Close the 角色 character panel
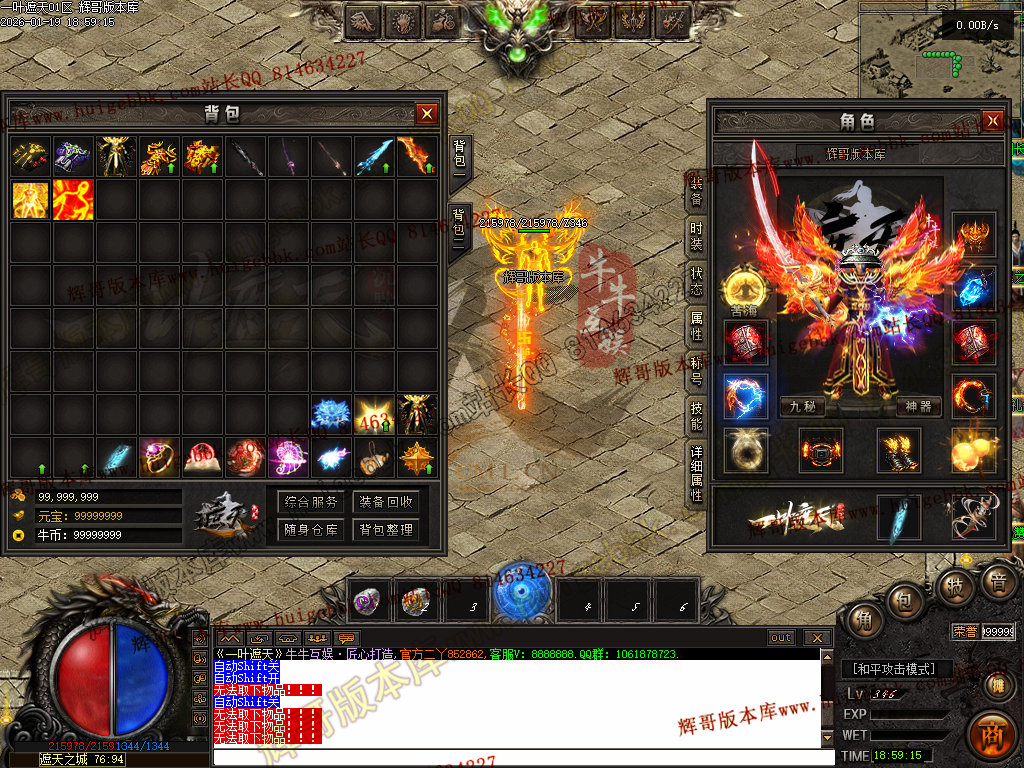 point(992,121)
